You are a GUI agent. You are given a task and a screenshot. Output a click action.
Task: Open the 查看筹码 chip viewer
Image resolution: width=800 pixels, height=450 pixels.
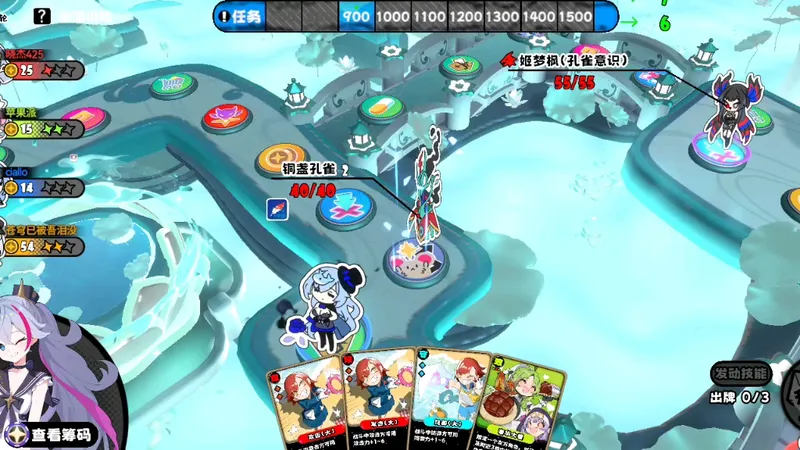point(60,435)
